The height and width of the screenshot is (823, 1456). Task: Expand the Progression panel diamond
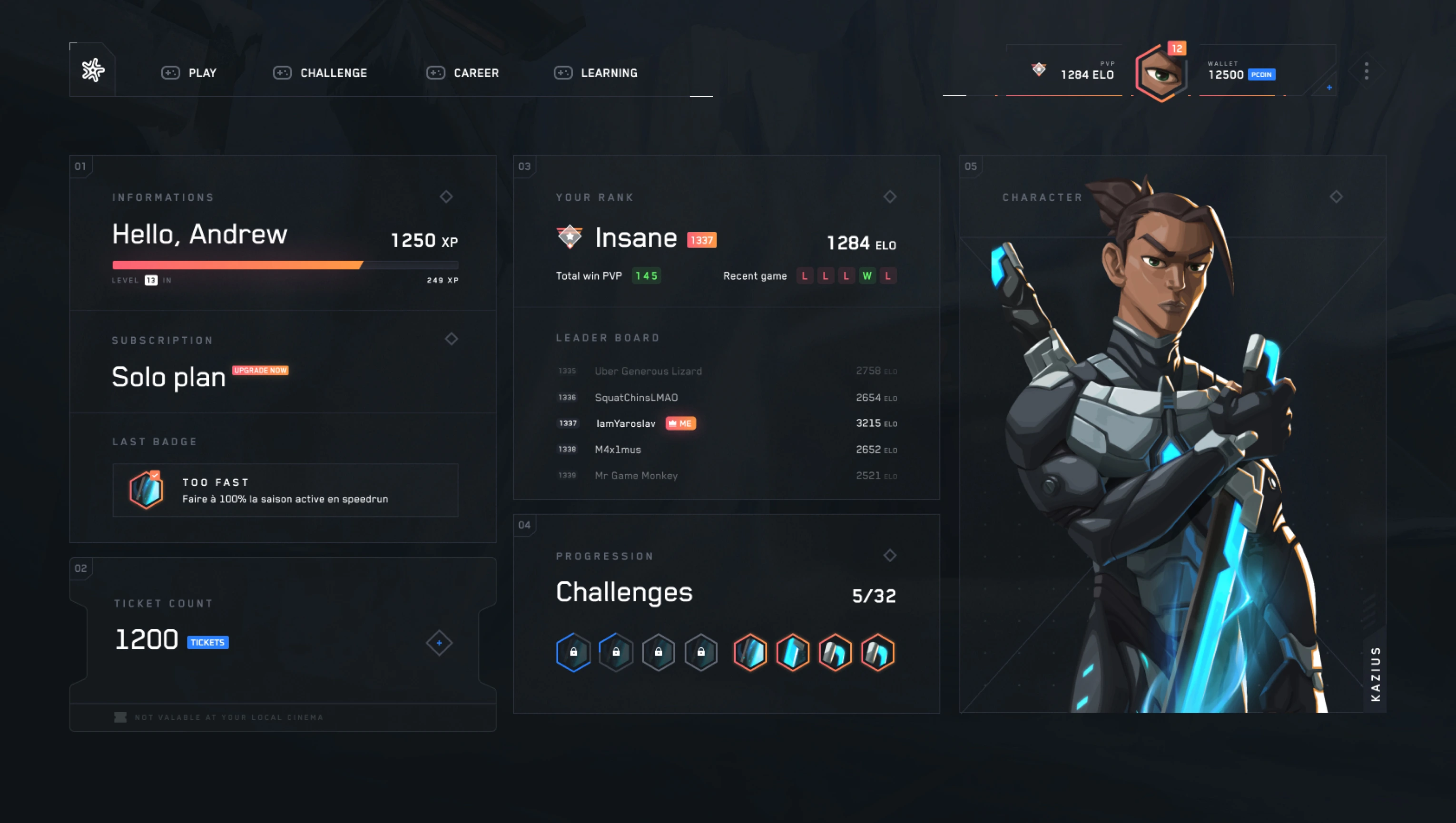click(x=890, y=556)
